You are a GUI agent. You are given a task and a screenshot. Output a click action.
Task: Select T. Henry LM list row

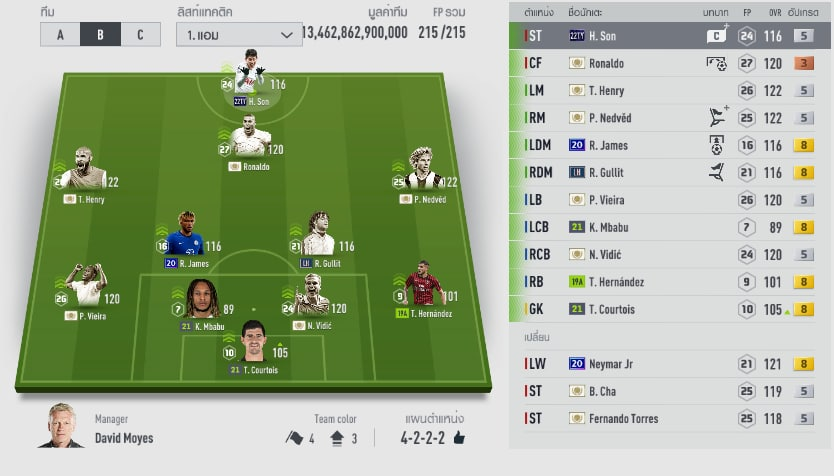click(671, 91)
